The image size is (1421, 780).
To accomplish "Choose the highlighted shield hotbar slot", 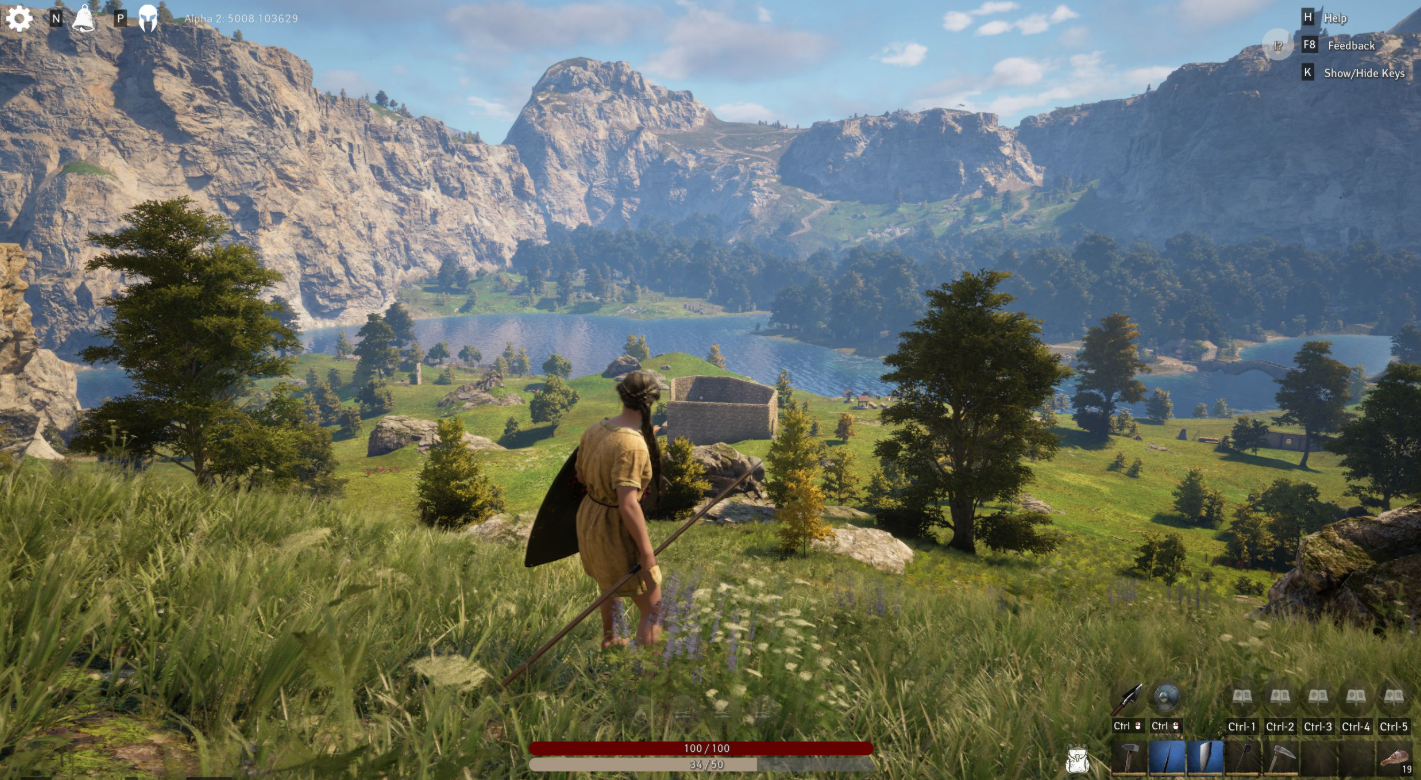I will [x=1205, y=757].
